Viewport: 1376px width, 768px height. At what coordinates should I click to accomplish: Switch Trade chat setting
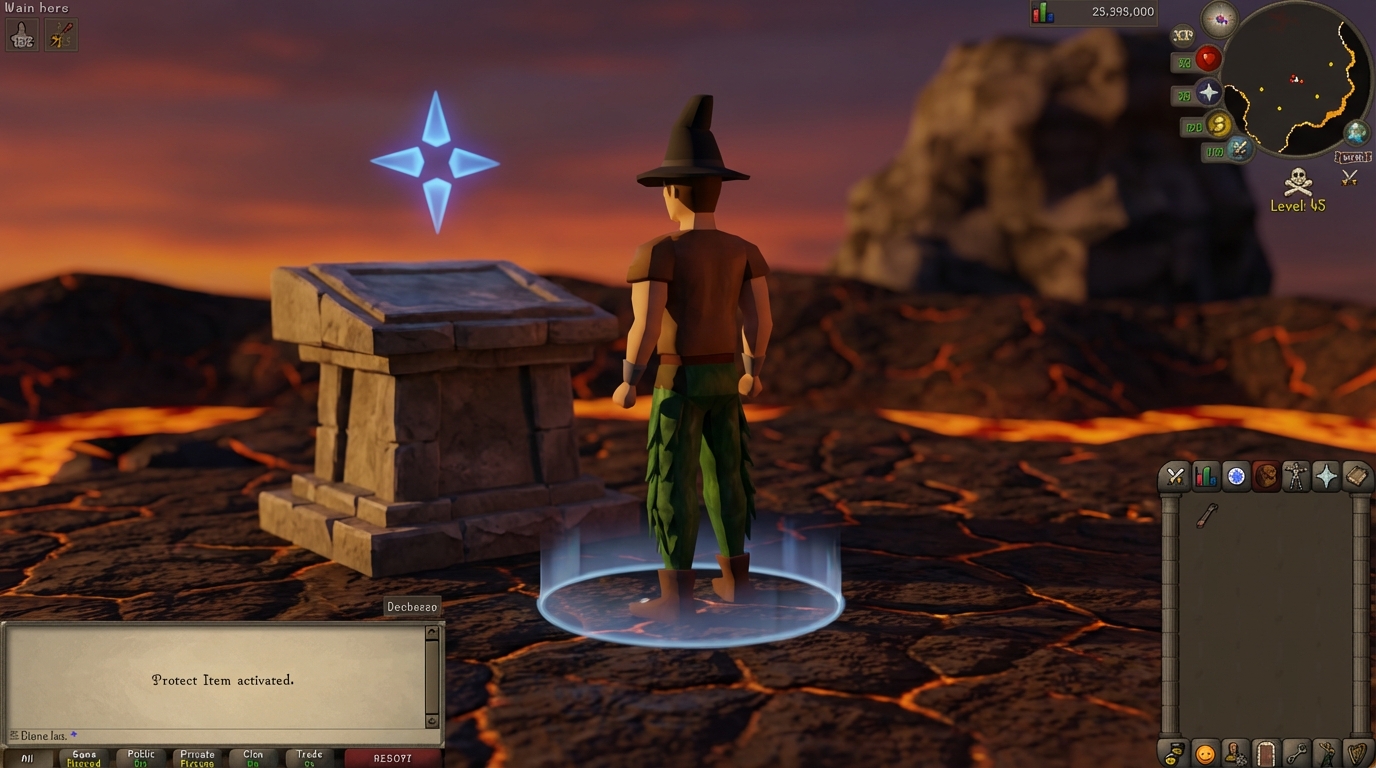309,757
